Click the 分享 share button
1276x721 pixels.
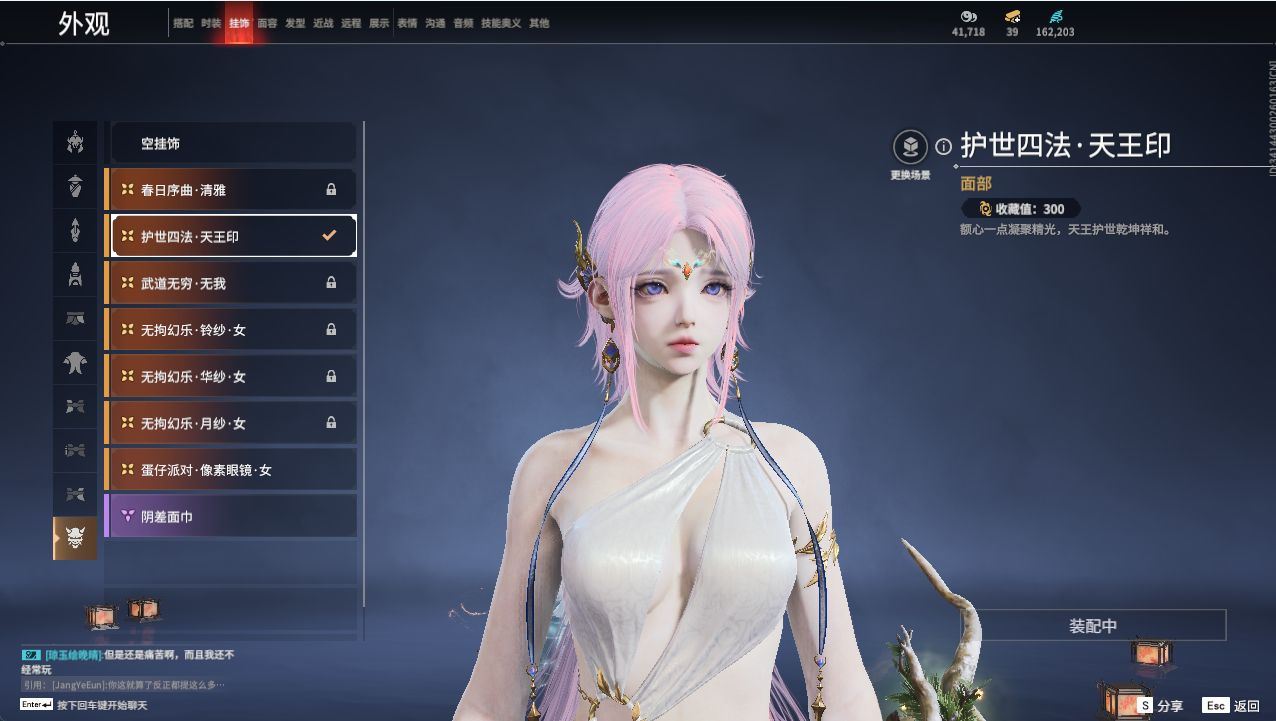coord(1160,705)
